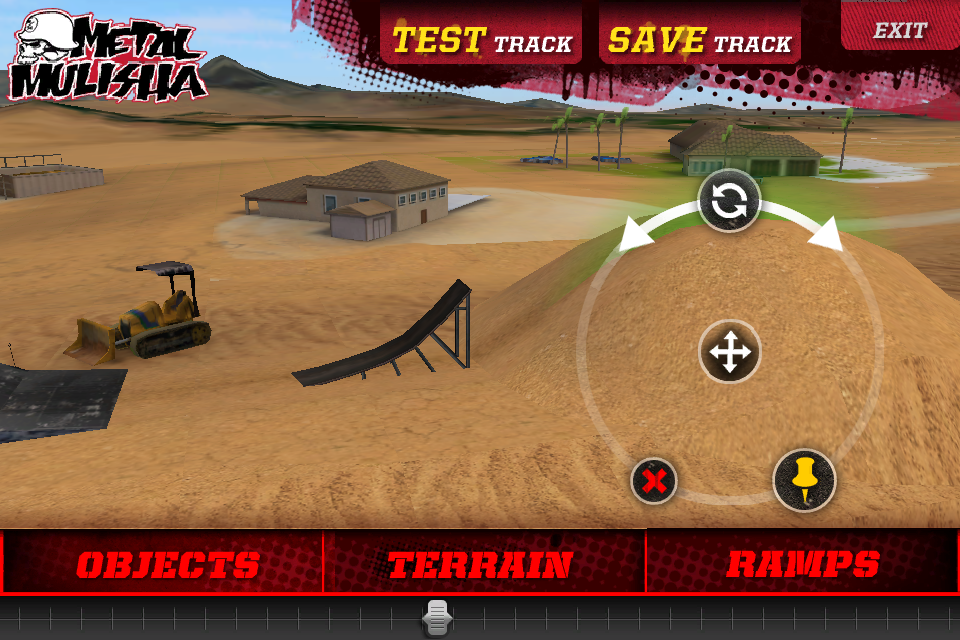Tap the Test Track button
The height and width of the screenshot is (640, 960).
point(481,41)
